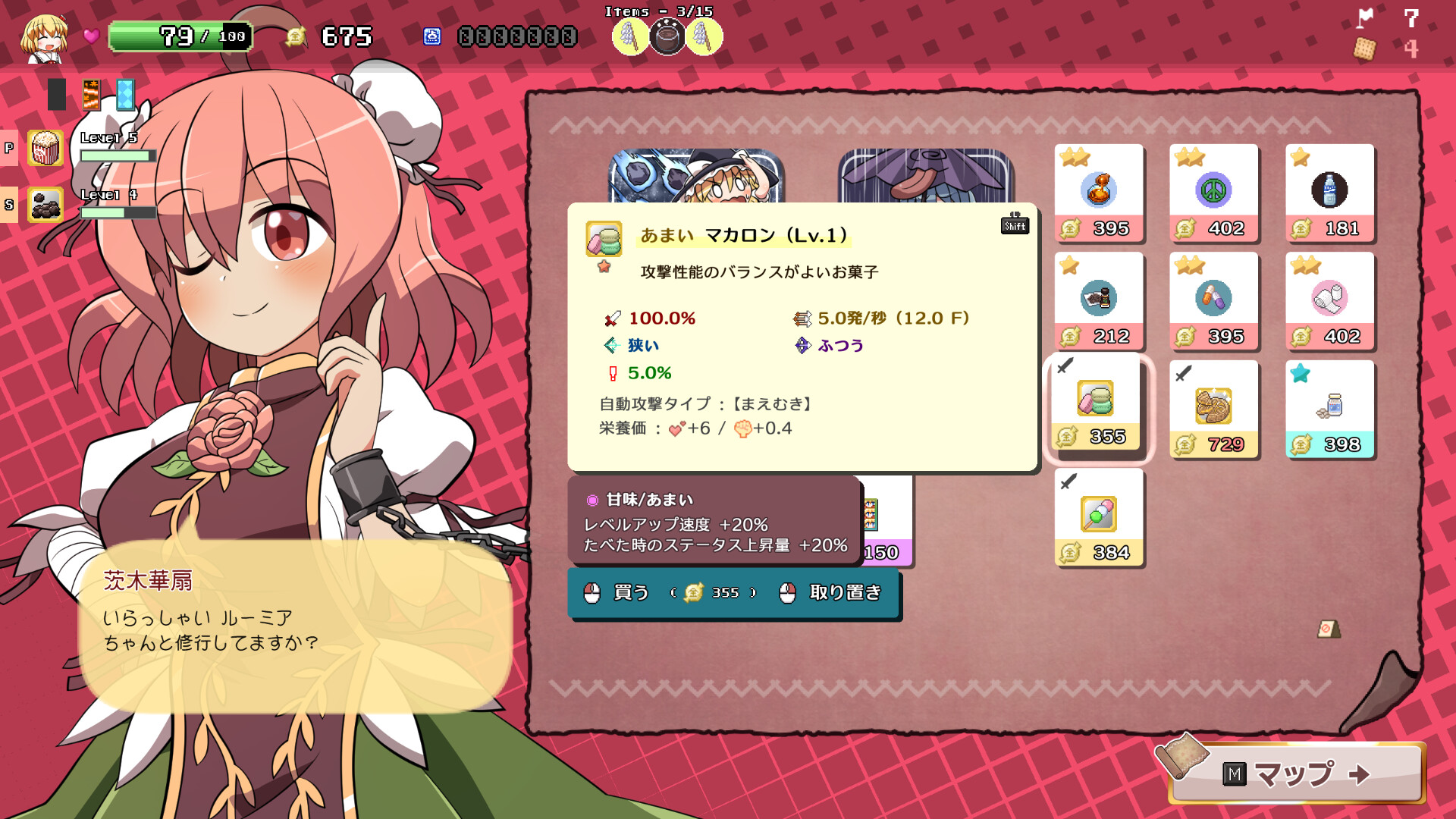Screen dimensions: 1456x819
Task: Select the two-star item priced 212
Action: tap(1099, 301)
